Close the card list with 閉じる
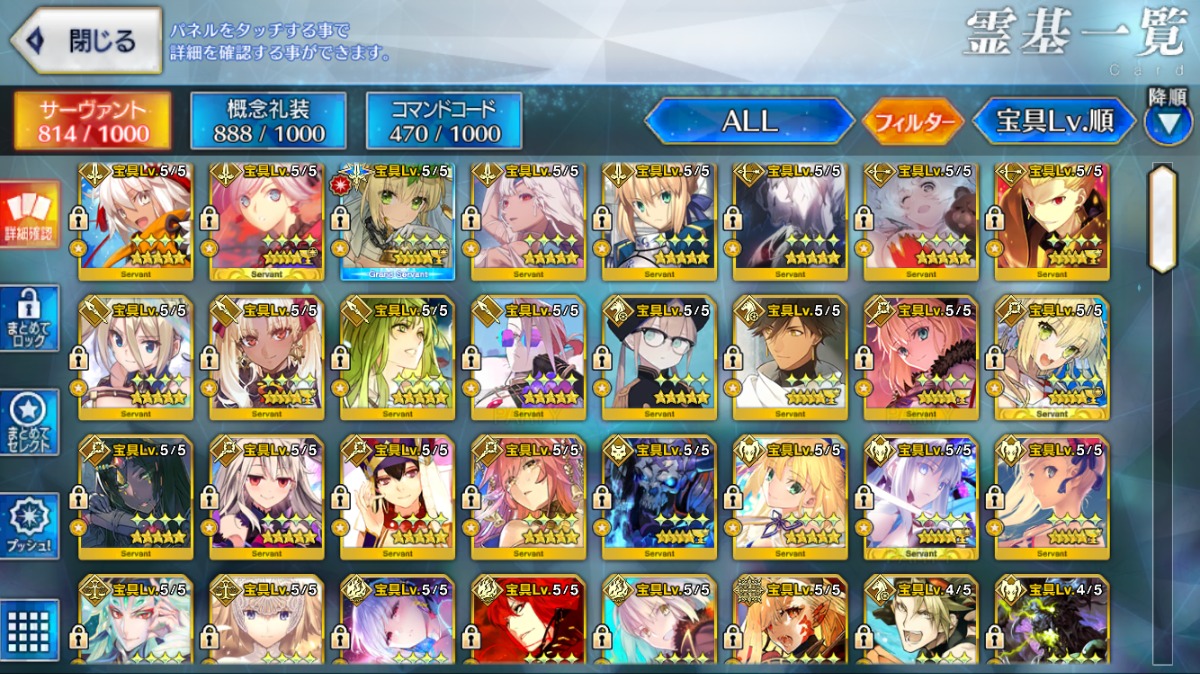Image resolution: width=1200 pixels, height=674 pixels. click(86, 41)
